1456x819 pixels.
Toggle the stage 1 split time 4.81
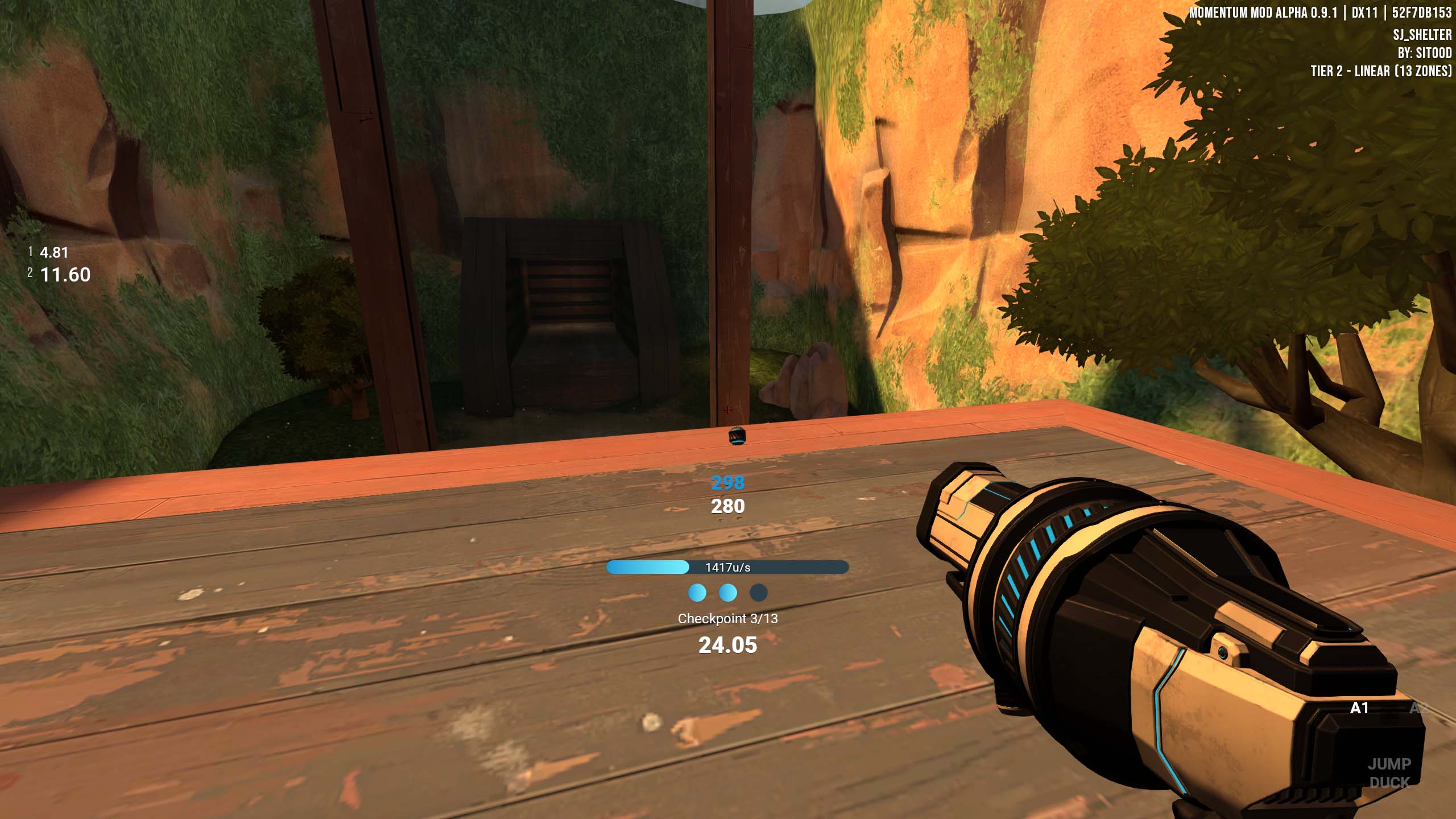point(53,254)
